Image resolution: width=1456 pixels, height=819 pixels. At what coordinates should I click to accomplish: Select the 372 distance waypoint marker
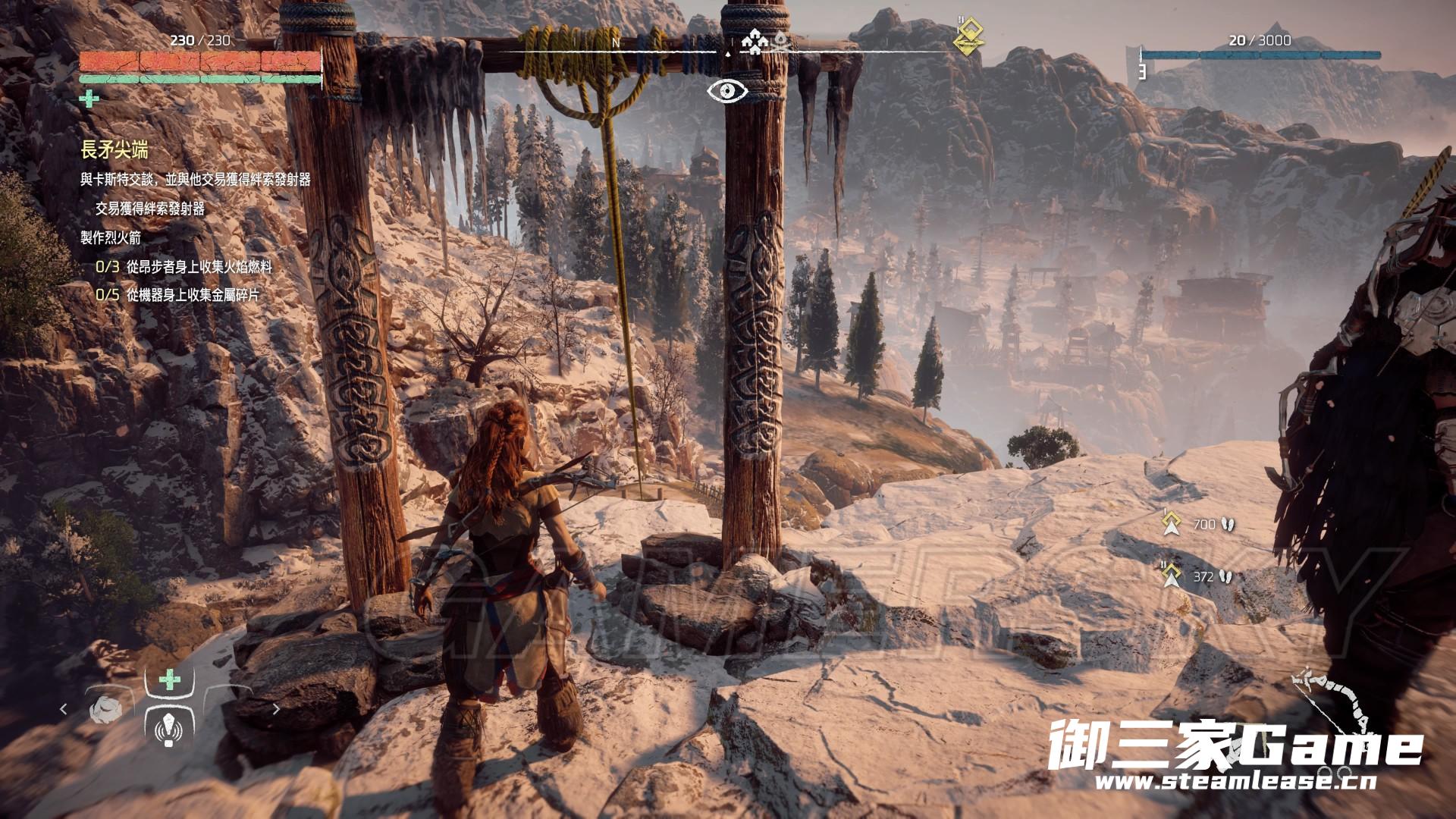click(1172, 576)
